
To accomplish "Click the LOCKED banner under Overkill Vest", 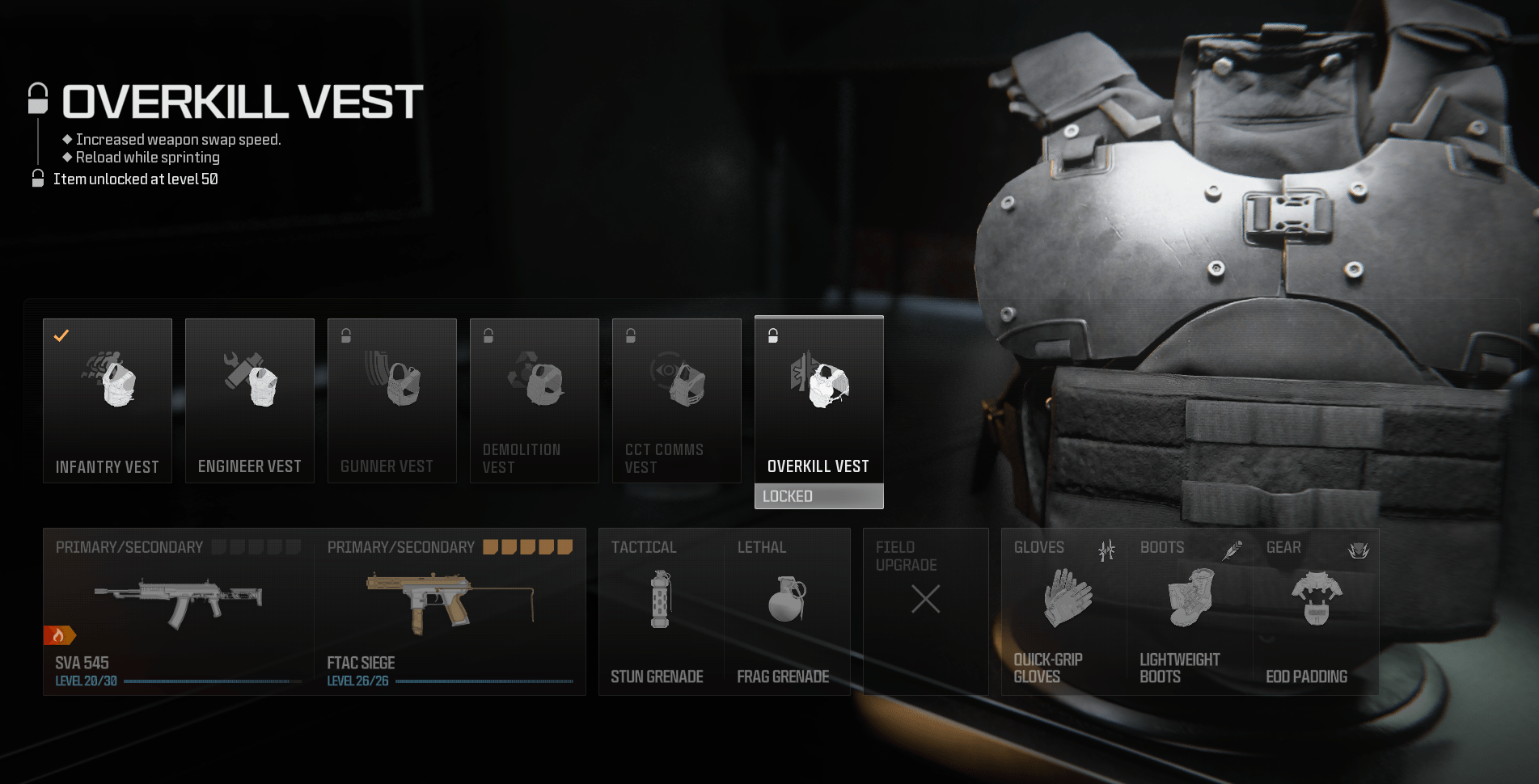I will (x=818, y=495).
